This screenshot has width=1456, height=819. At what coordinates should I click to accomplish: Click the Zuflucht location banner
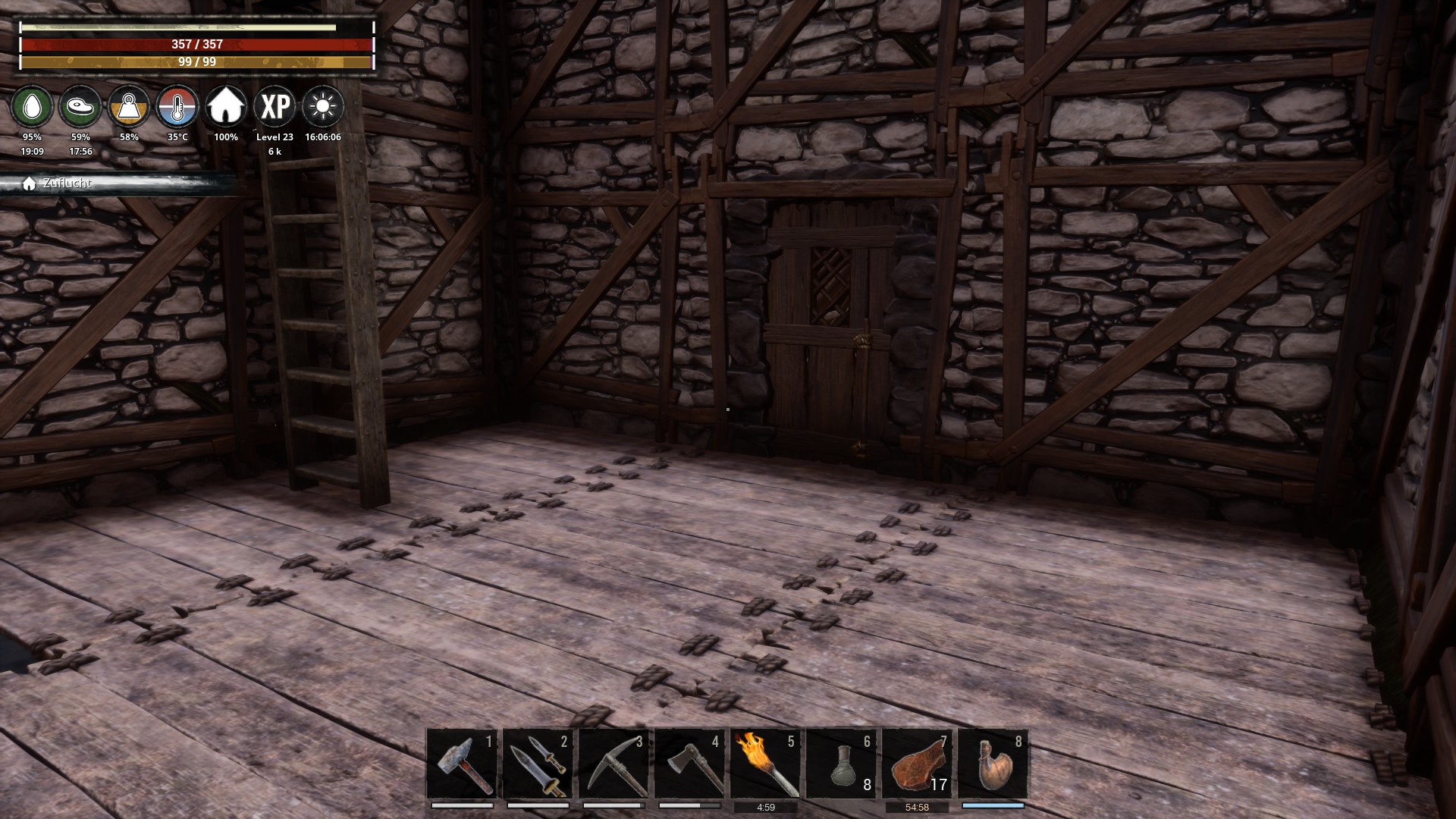(68, 183)
